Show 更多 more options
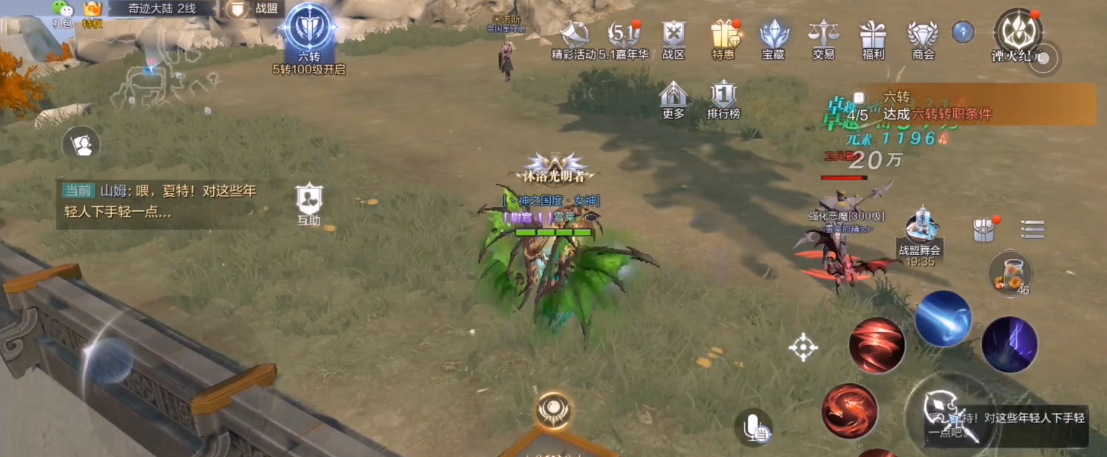 click(674, 99)
